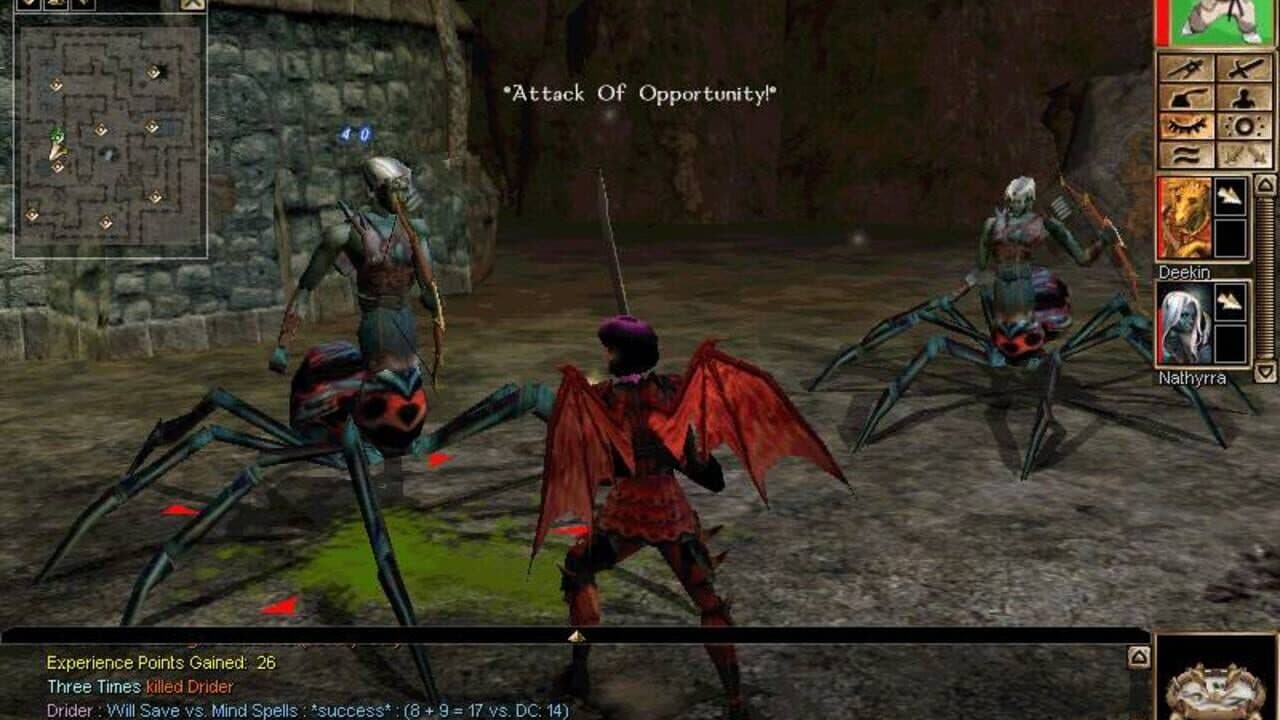Viewport: 1280px width, 720px height.
Task: Click the dagger-and-arrow icon at top of grid
Action: click(x=1187, y=68)
